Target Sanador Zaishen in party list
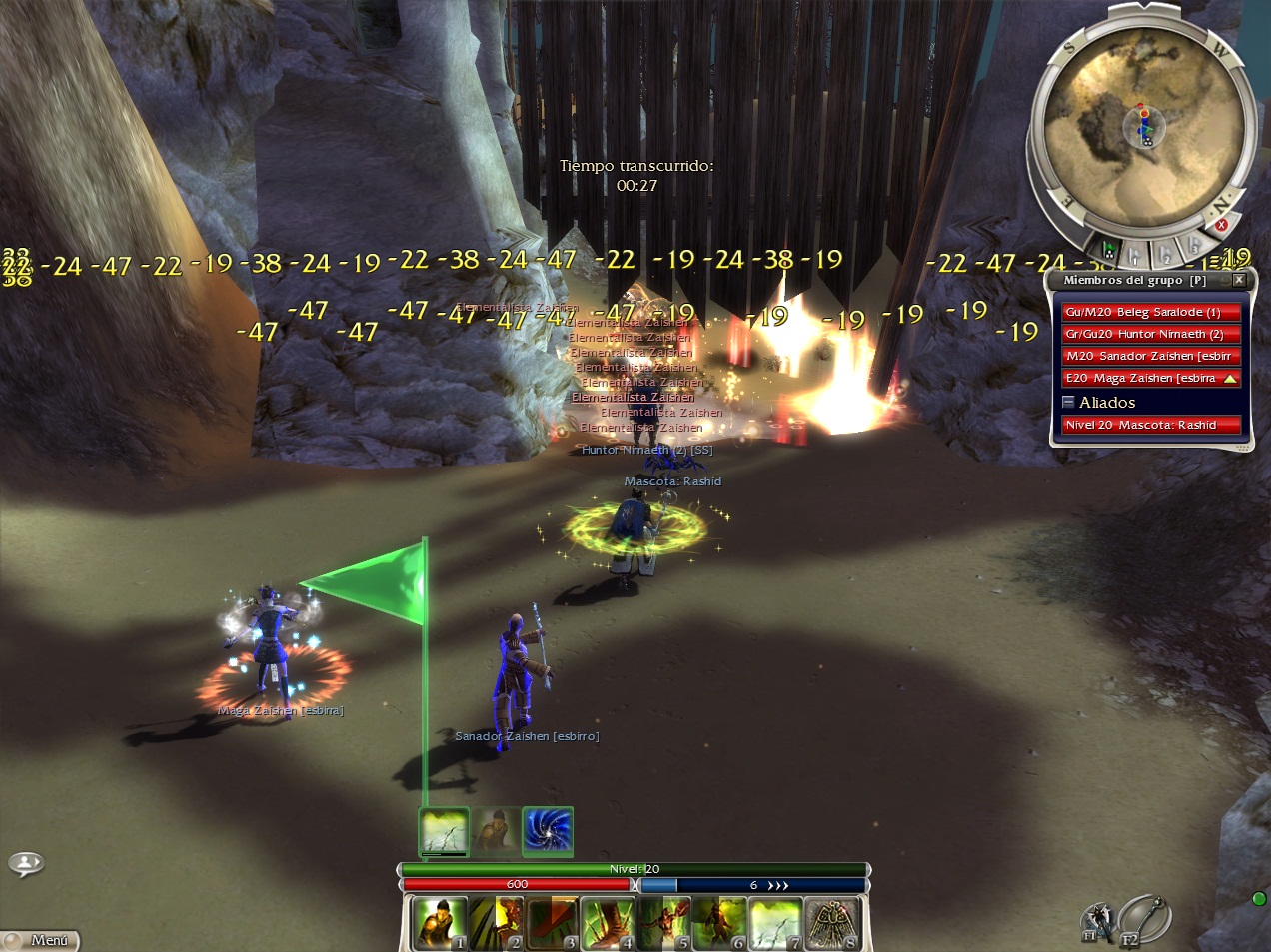Image resolution: width=1271 pixels, height=952 pixels. [x=1150, y=356]
